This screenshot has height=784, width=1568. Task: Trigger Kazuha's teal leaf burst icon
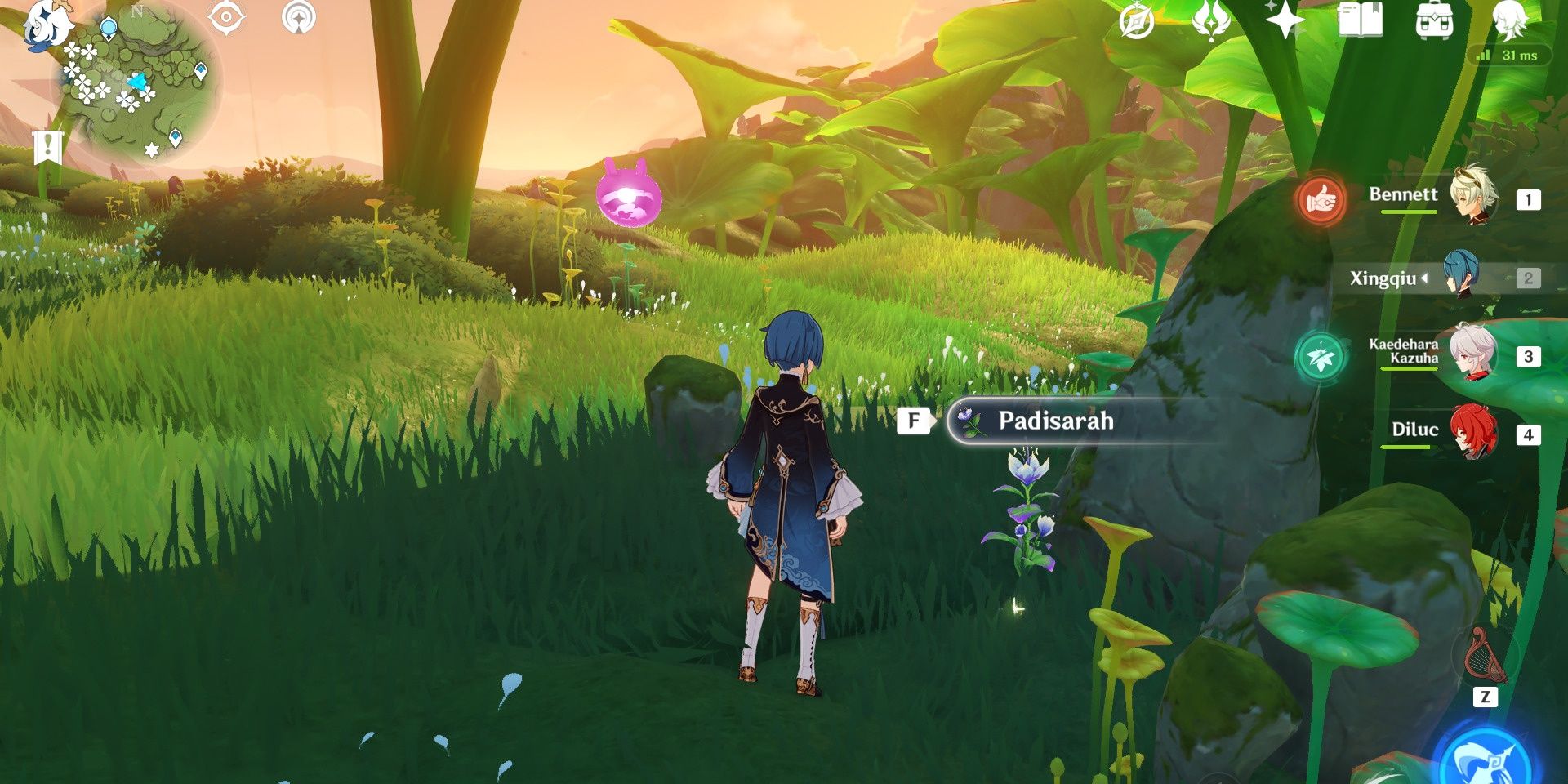click(x=1320, y=358)
